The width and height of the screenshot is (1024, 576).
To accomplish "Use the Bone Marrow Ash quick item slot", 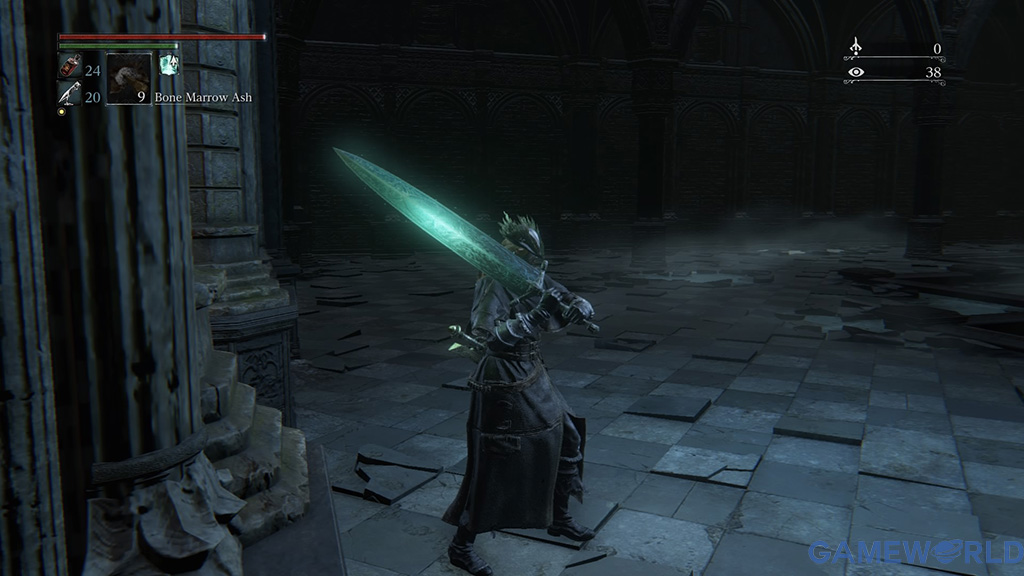I will coord(128,79).
